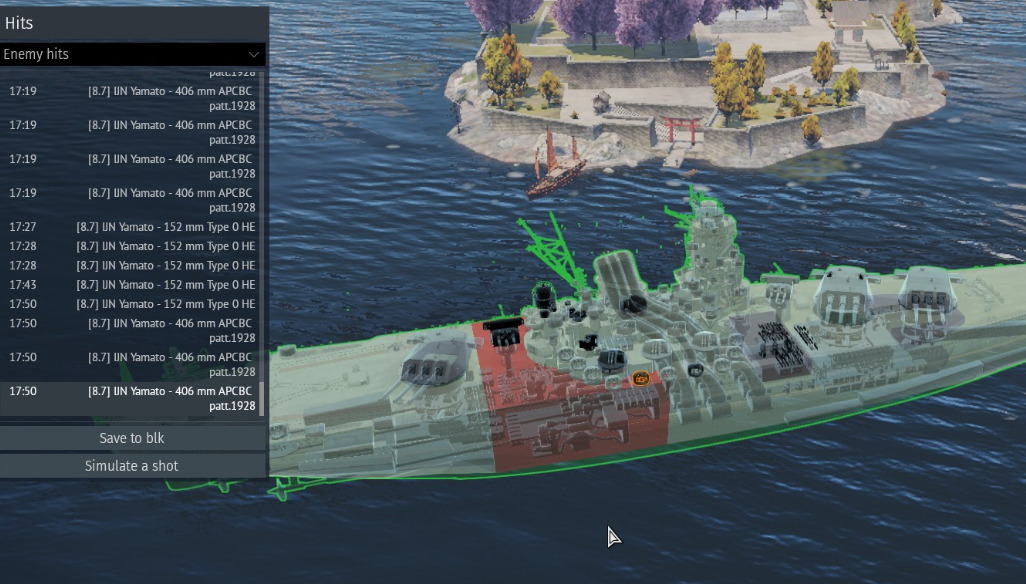Image resolution: width=1026 pixels, height=584 pixels.
Task: Choose Simulate a shot
Action: [x=132, y=466]
